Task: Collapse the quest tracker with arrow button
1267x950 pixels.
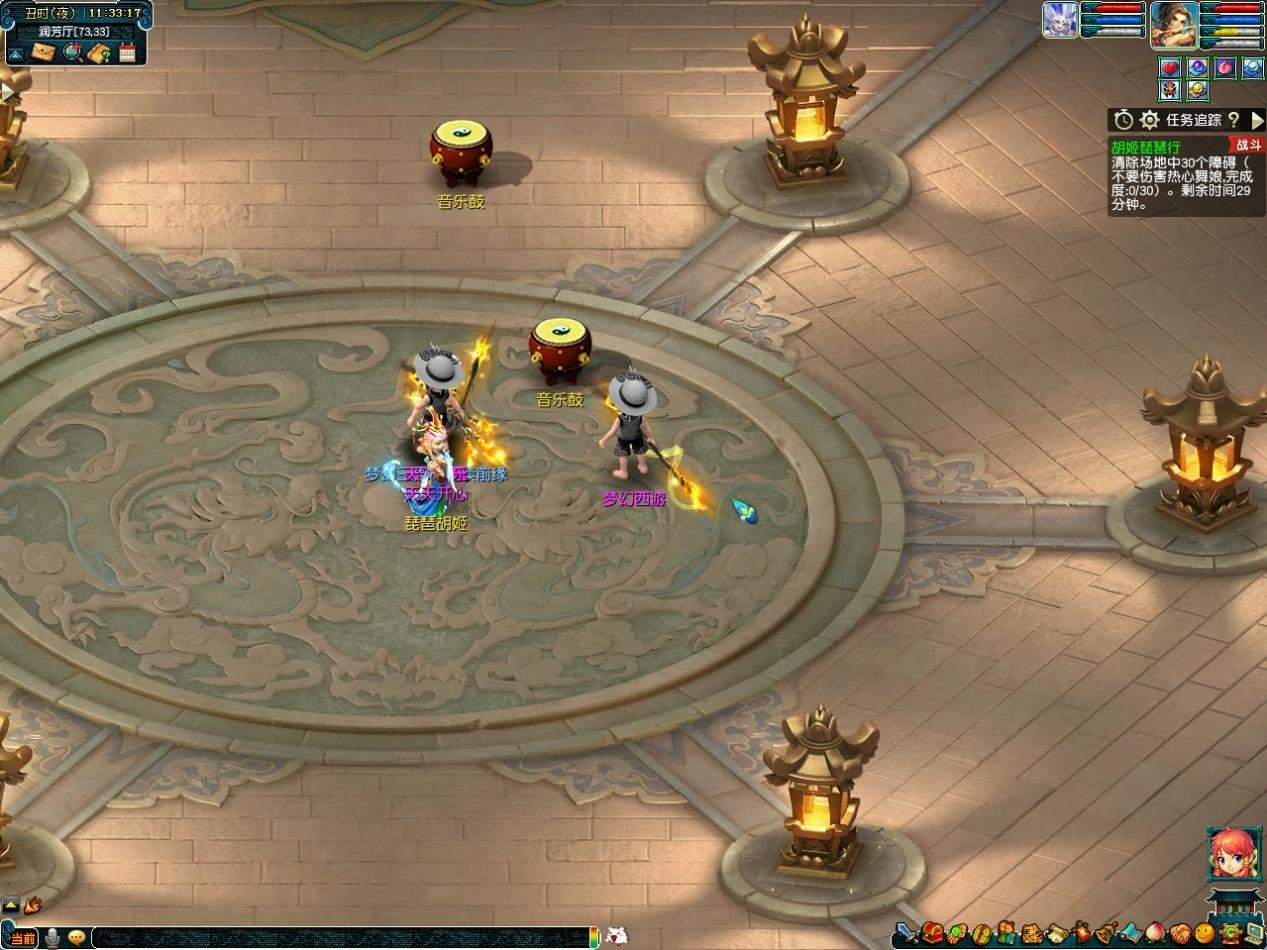Action: click(1257, 120)
